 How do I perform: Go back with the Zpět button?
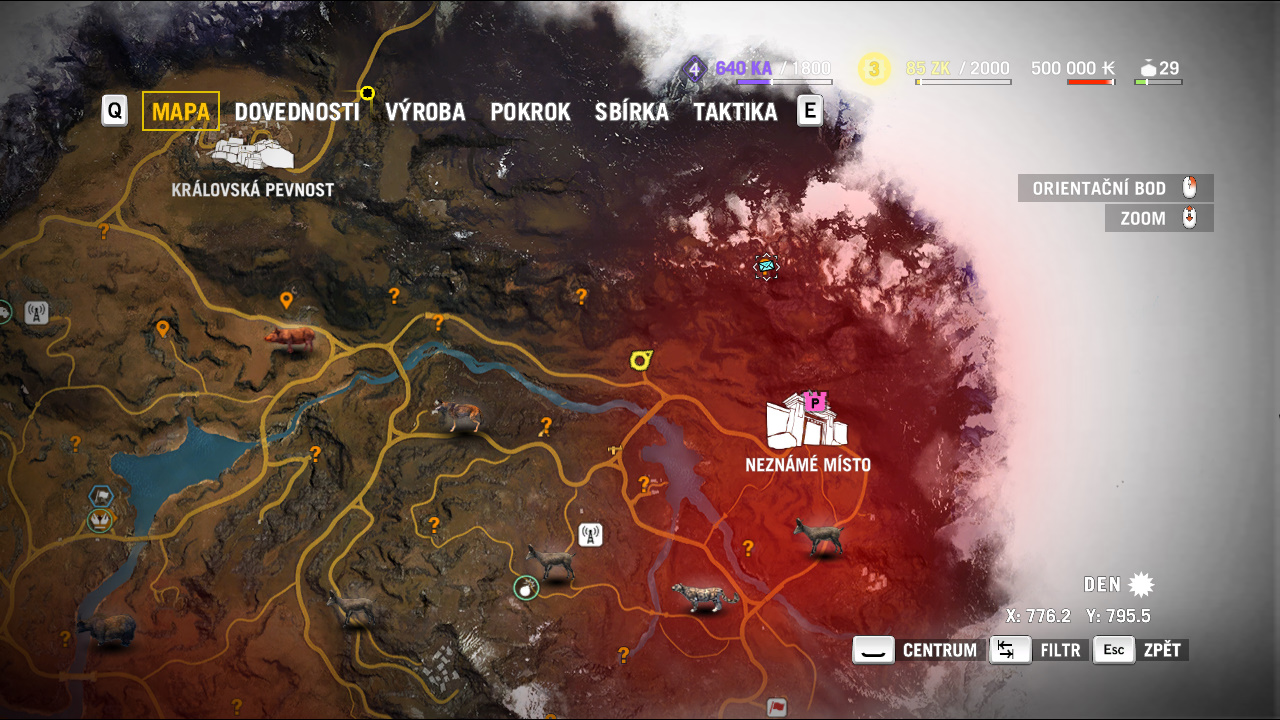pyautogui.click(x=1141, y=650)
